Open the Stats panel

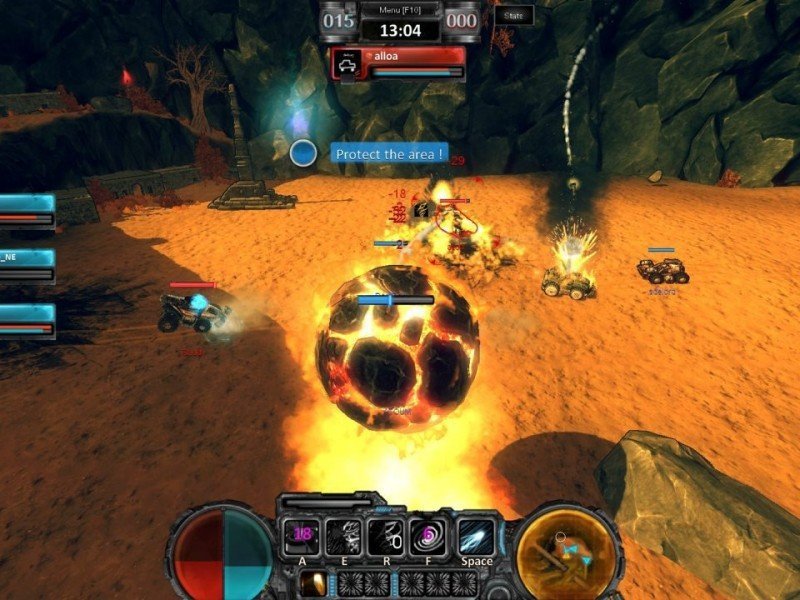[x=514, y=15]
